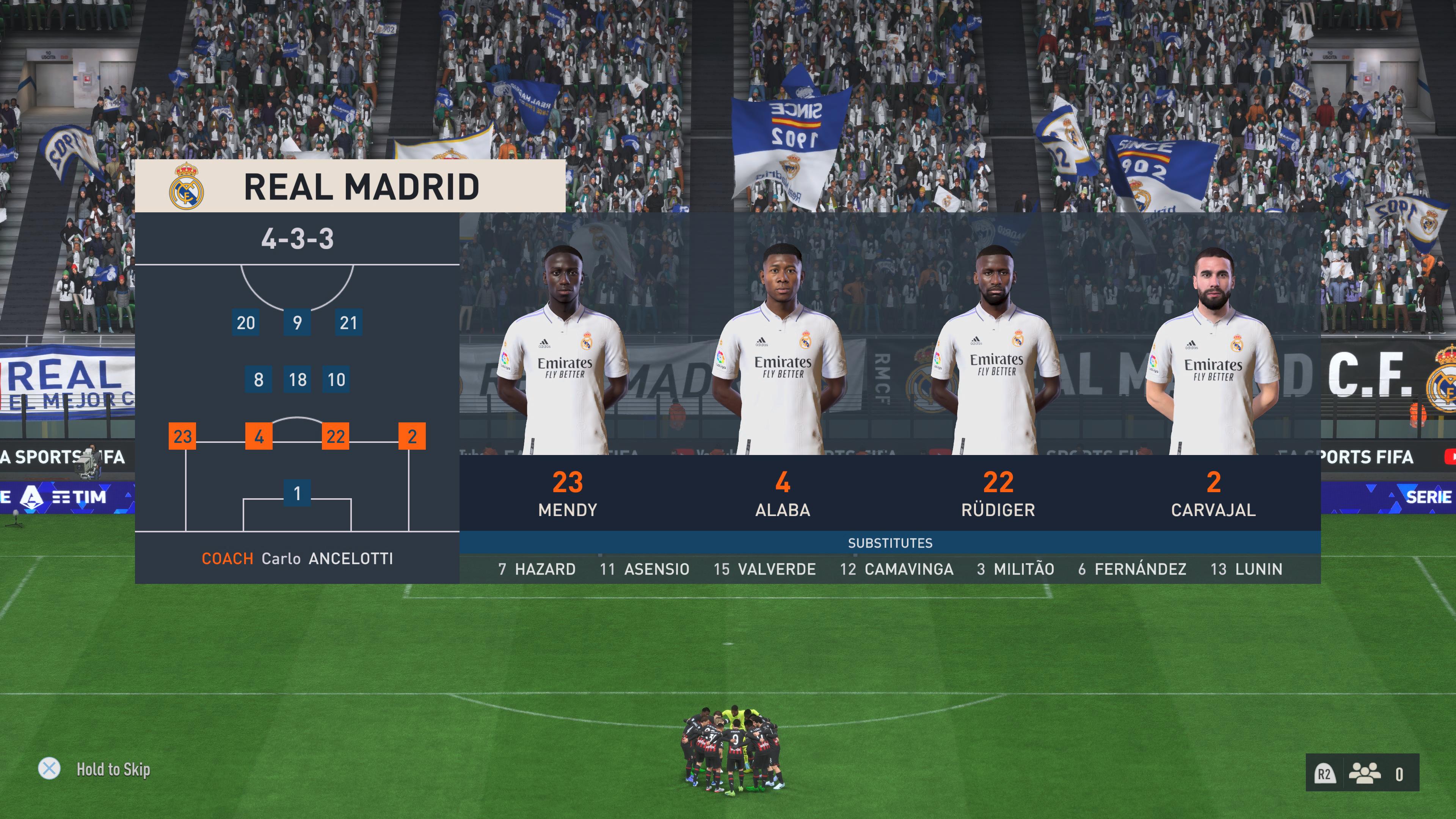Screen dimensions: 1456x819
Task: Select the number 9 striker marker
Action: [297, 323]
